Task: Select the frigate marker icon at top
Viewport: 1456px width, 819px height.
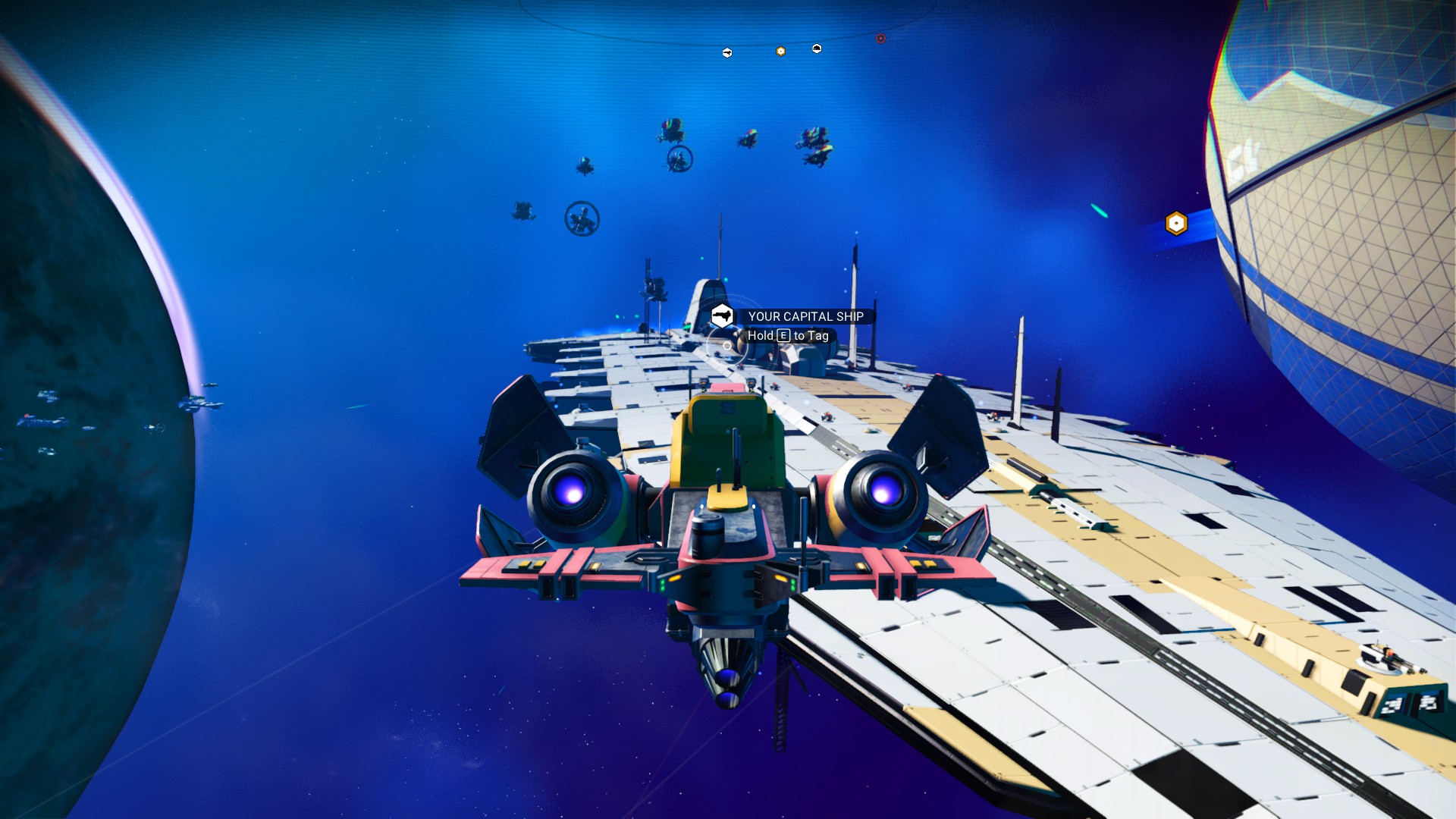Action: click(x=726, y=52)
